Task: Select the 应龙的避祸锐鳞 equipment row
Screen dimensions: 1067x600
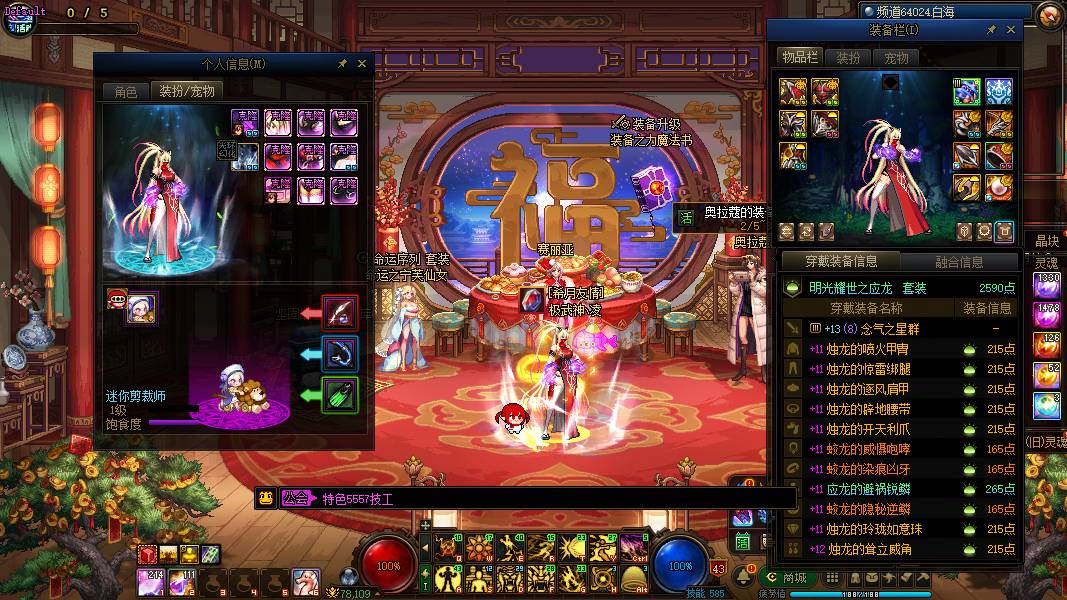Action: coord(869,489)
